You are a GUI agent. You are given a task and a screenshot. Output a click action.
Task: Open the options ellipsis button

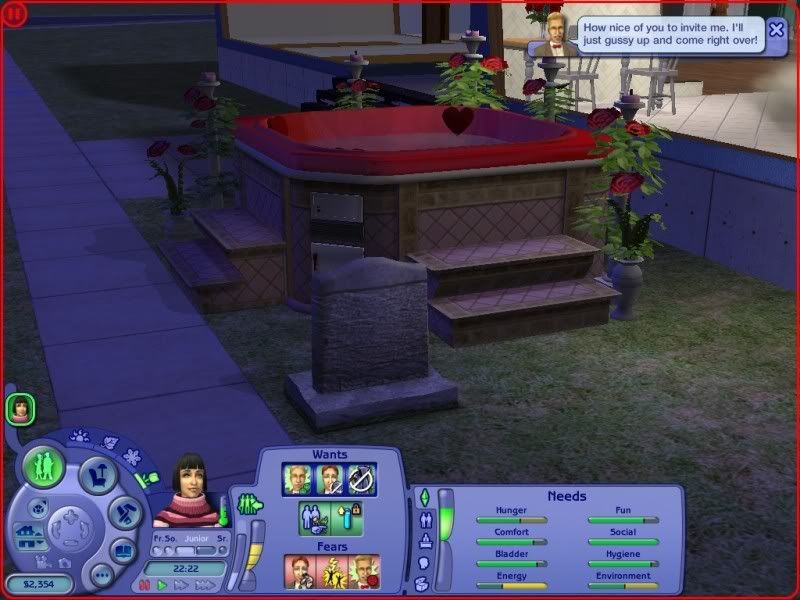coord(101,575)
